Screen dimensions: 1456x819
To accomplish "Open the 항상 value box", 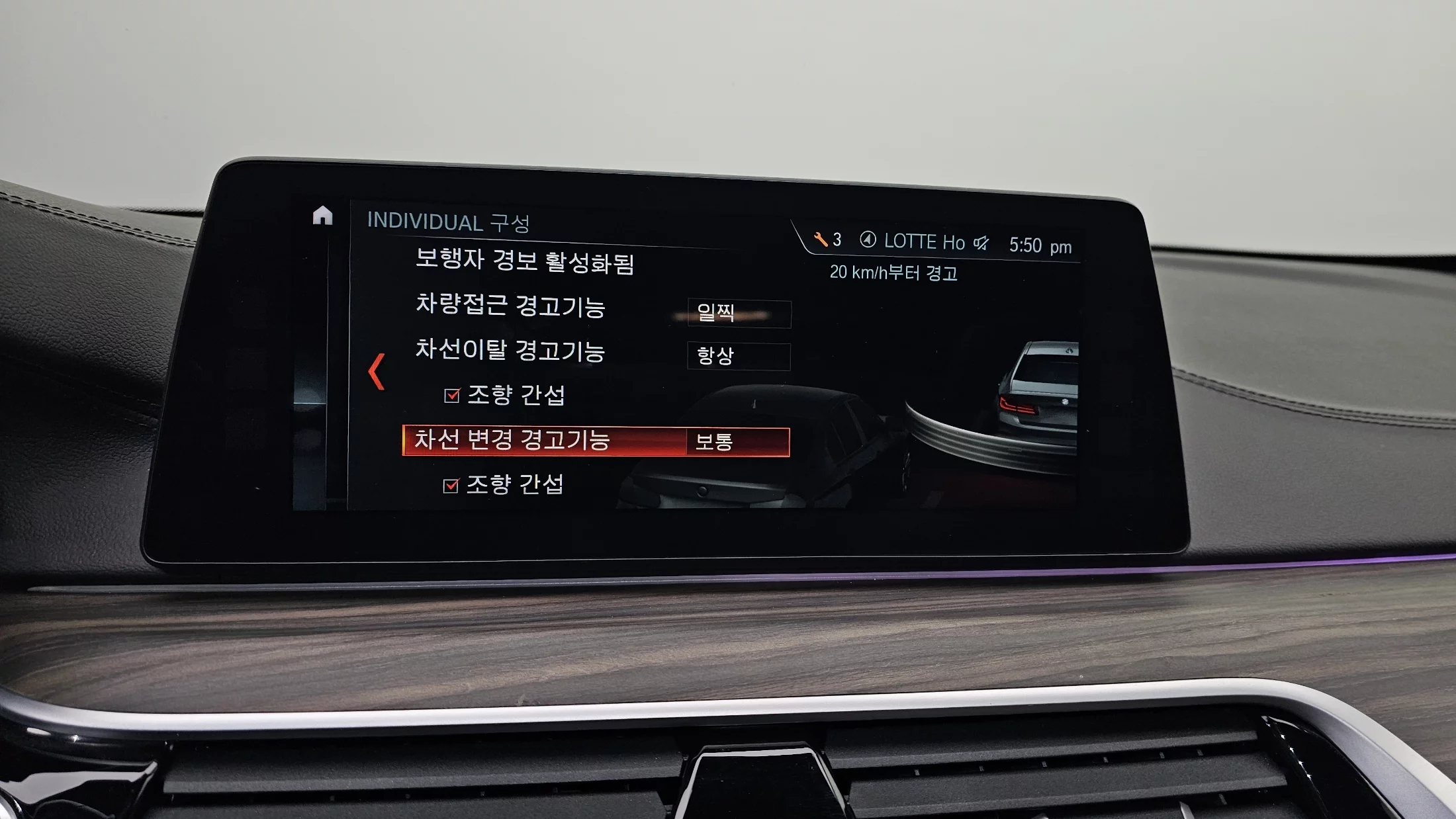I will click(739, 357).
